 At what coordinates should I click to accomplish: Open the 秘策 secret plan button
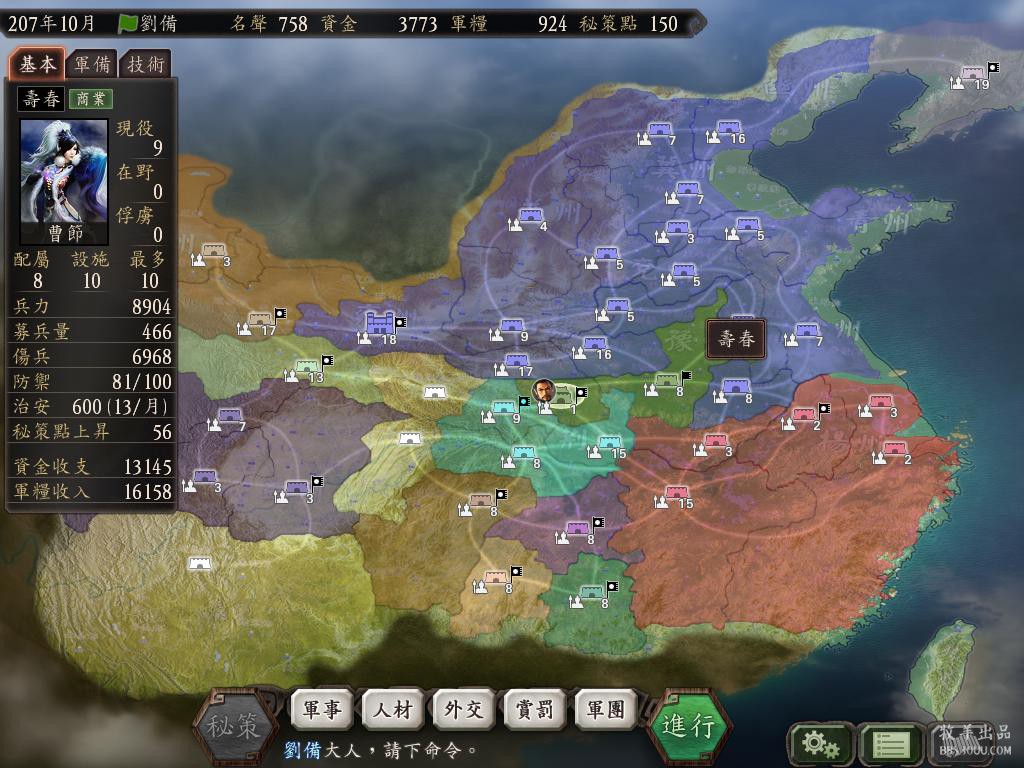(x=234, y=724)
